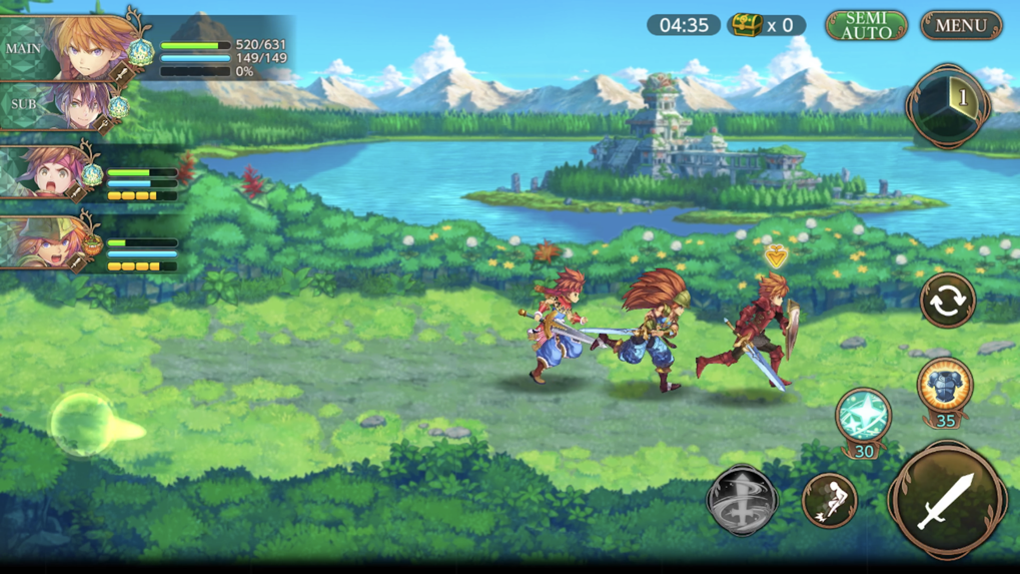This screenshot has width=1020, height=574.
Task: Open the MENU button
Action: [x=961, y=26]
